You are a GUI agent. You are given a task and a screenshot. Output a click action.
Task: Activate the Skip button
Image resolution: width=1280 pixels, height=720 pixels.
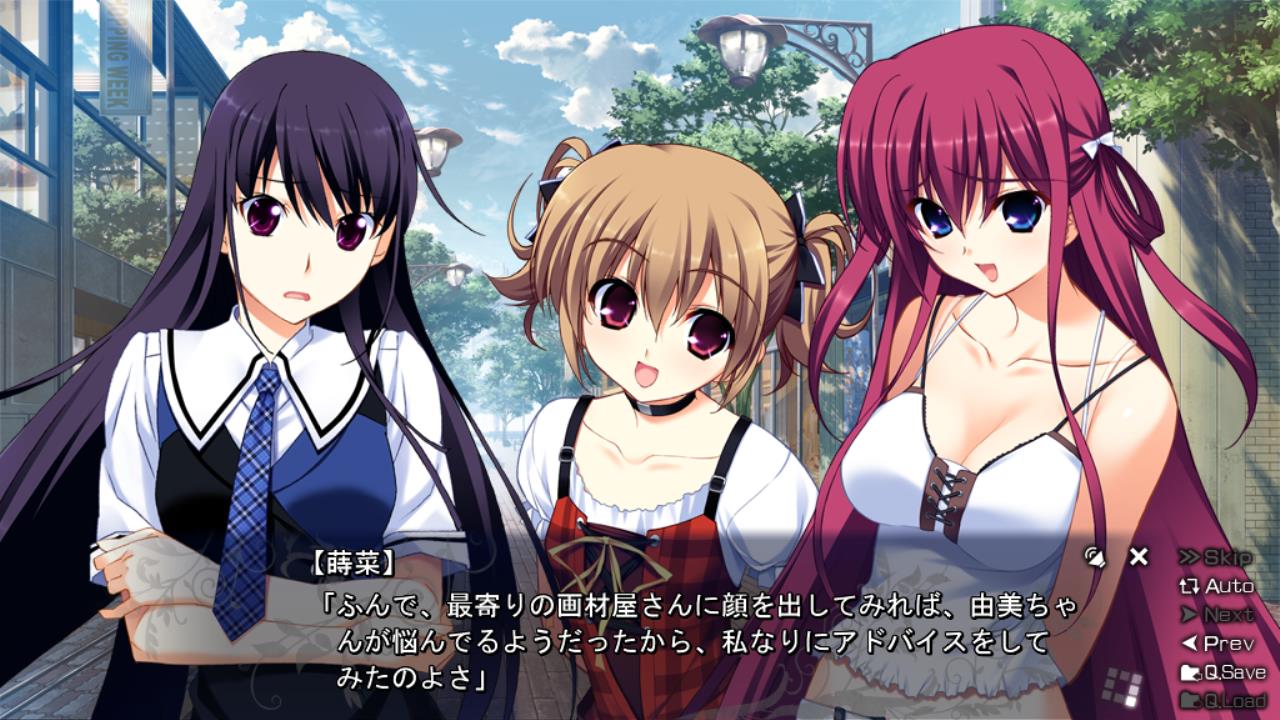click(x=1216, y=557)
